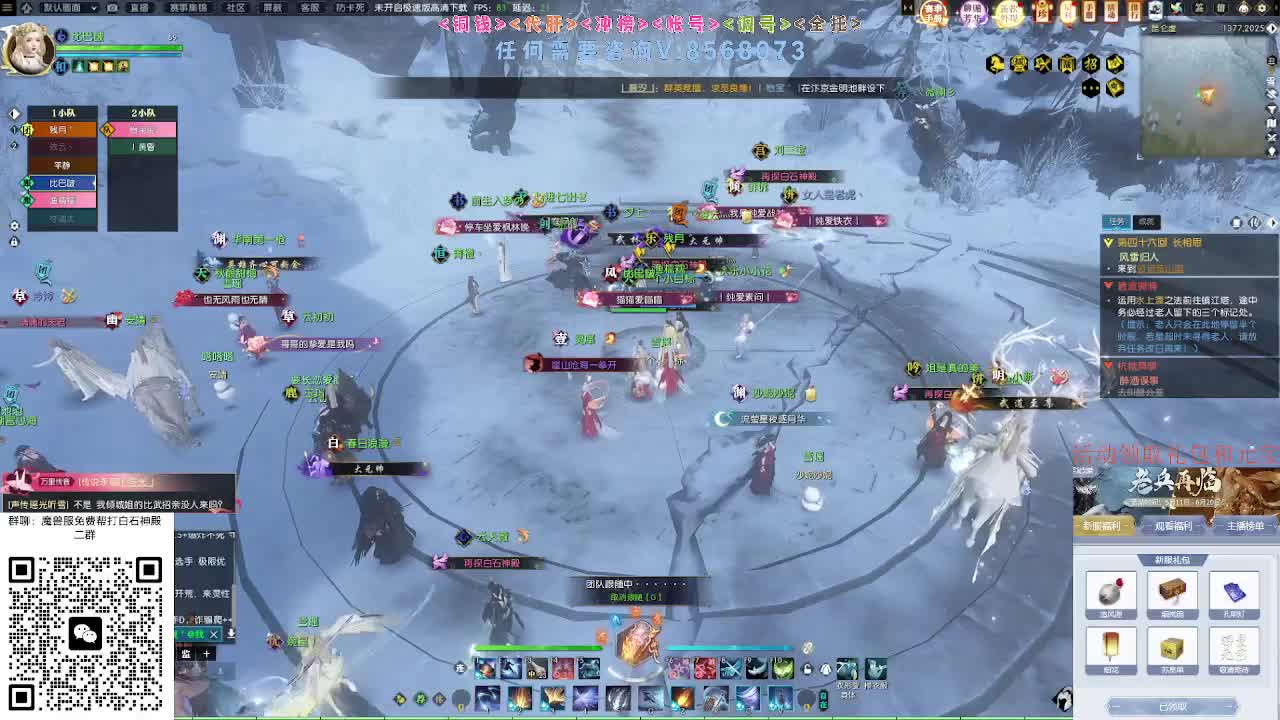
Task: Toggle the 自在 auto mode next to the lower hotbar
Action: [x=823, y=700]
